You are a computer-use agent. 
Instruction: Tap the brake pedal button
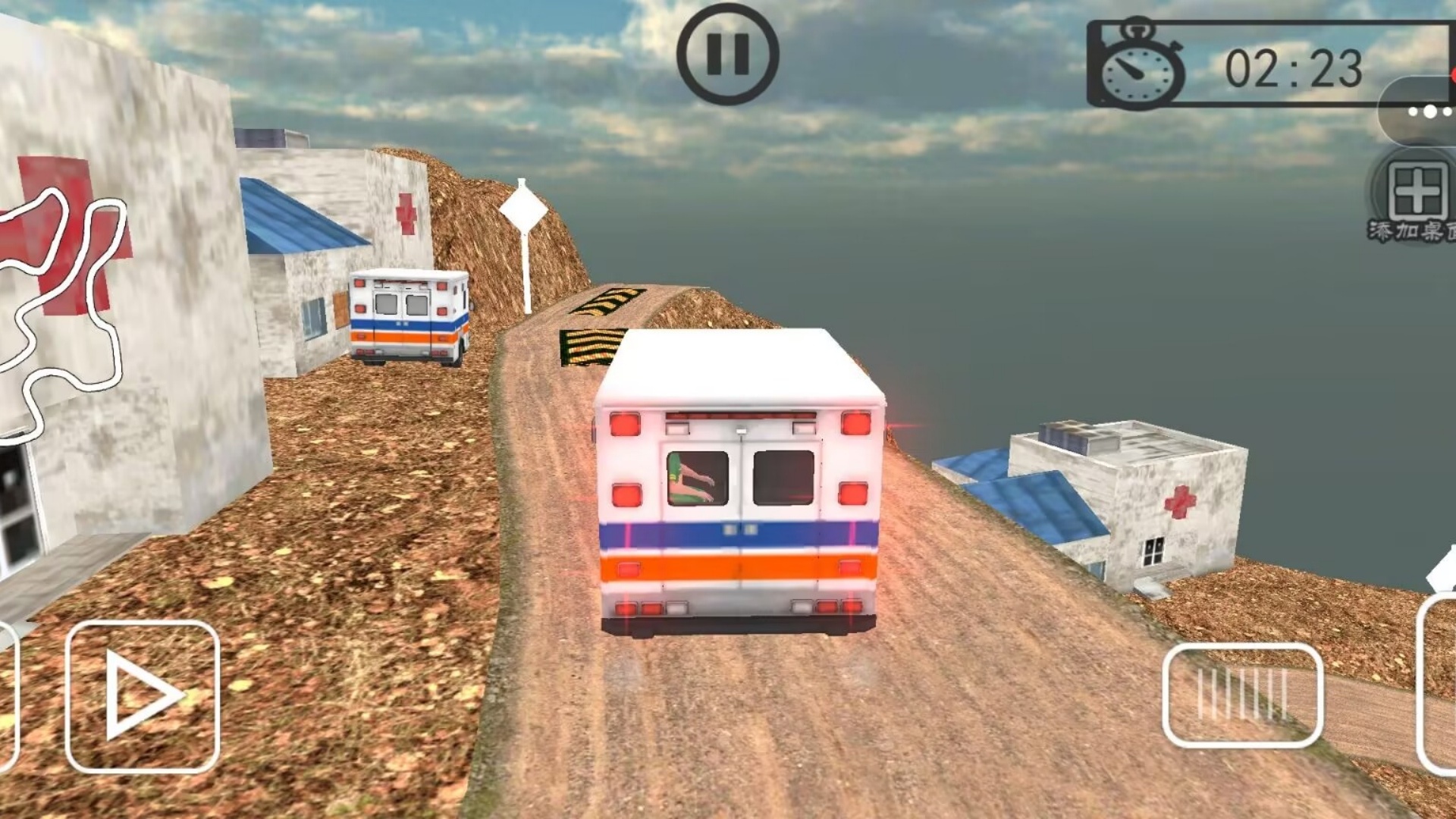[1242, 695]
